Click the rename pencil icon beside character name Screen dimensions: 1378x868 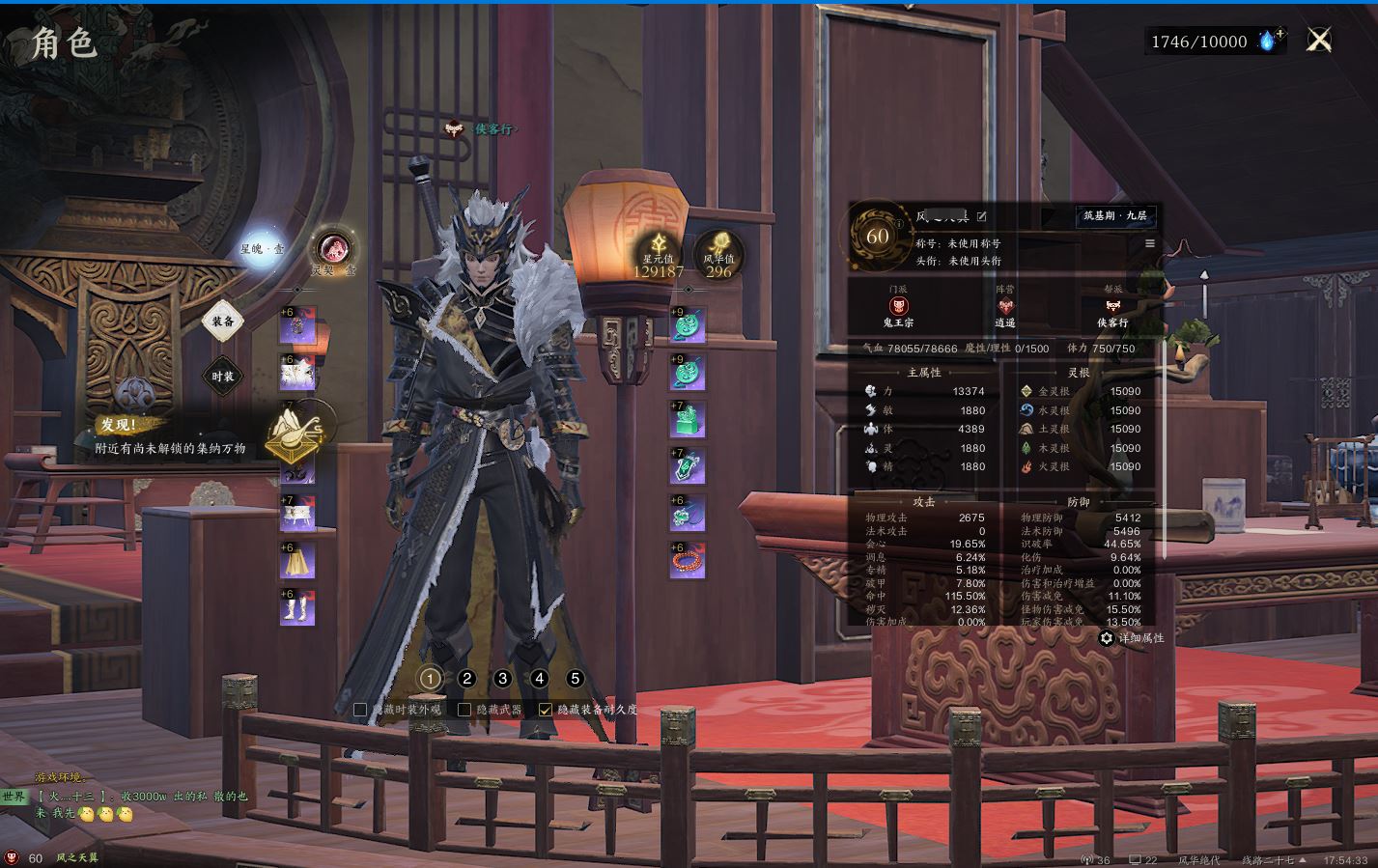pyautogui.click(x=982, y=216)
